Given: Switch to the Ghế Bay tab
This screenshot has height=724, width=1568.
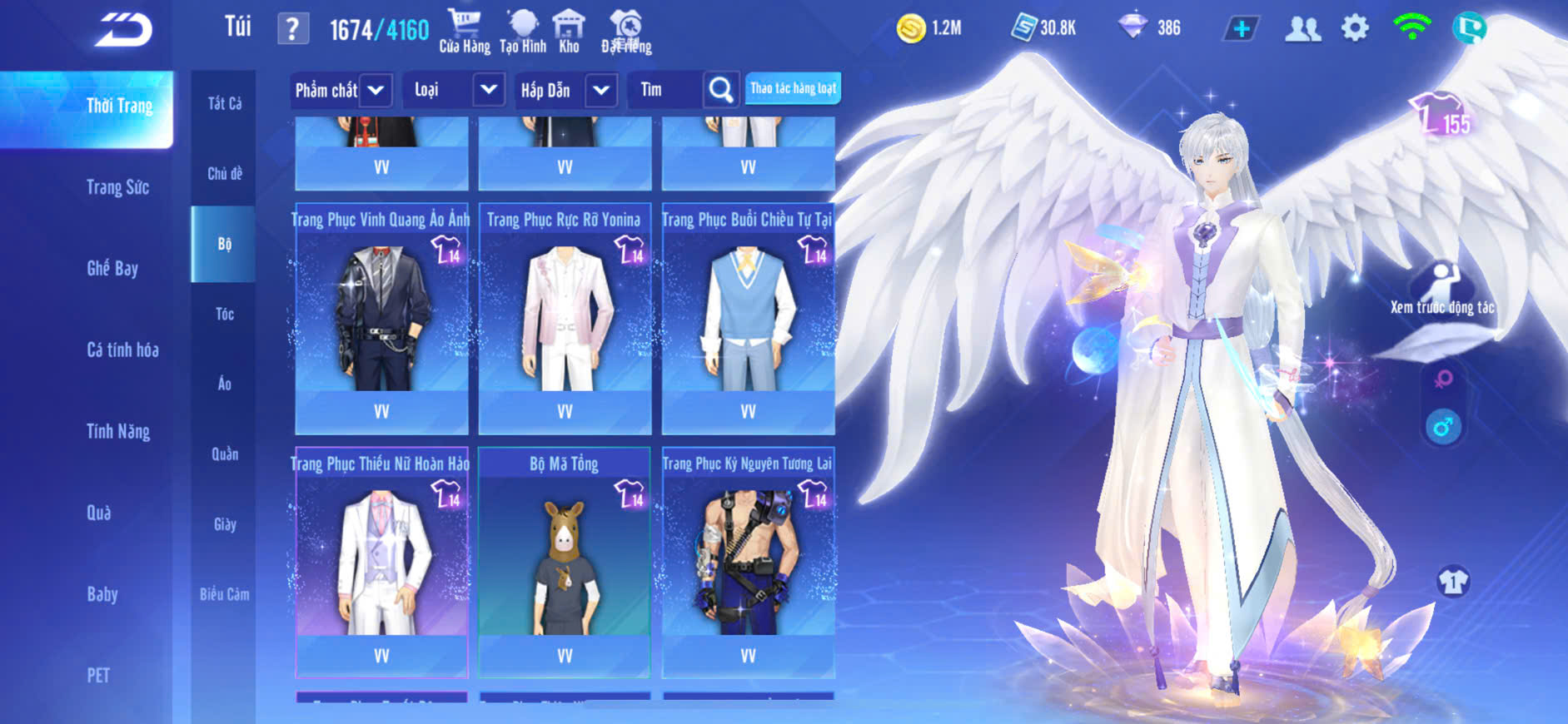Looking at the screenshot, I should click(x=112, y=268).
